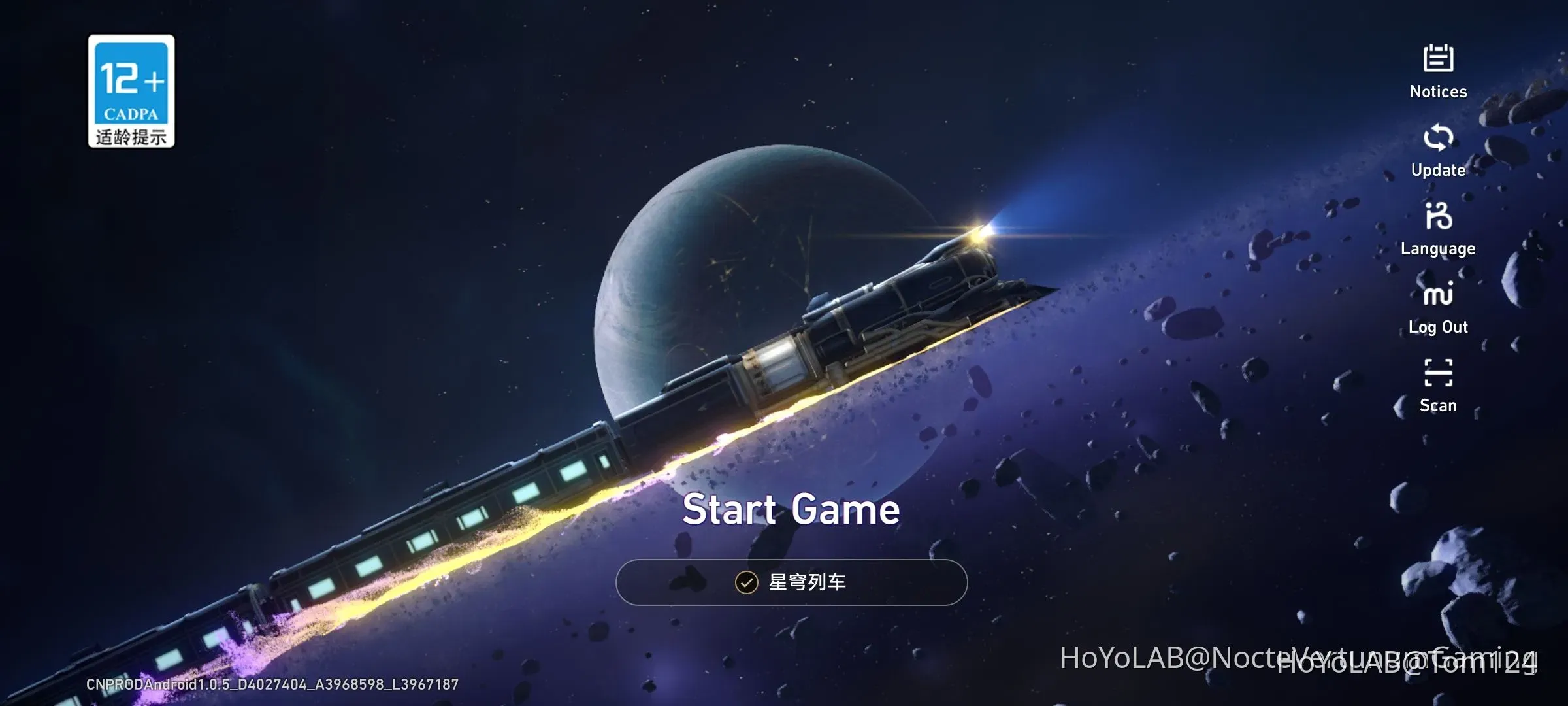Open server chooser below Start Game text
The height and width of the screenshot is (706, 1568).
pos(791,582)
